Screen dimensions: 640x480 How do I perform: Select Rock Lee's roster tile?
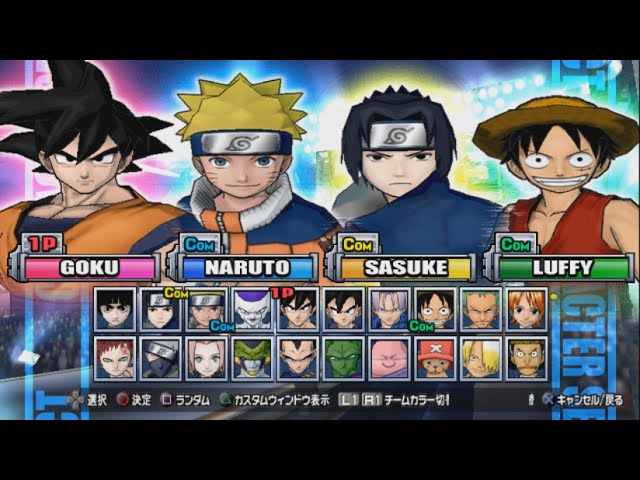(x=116, y=309)
